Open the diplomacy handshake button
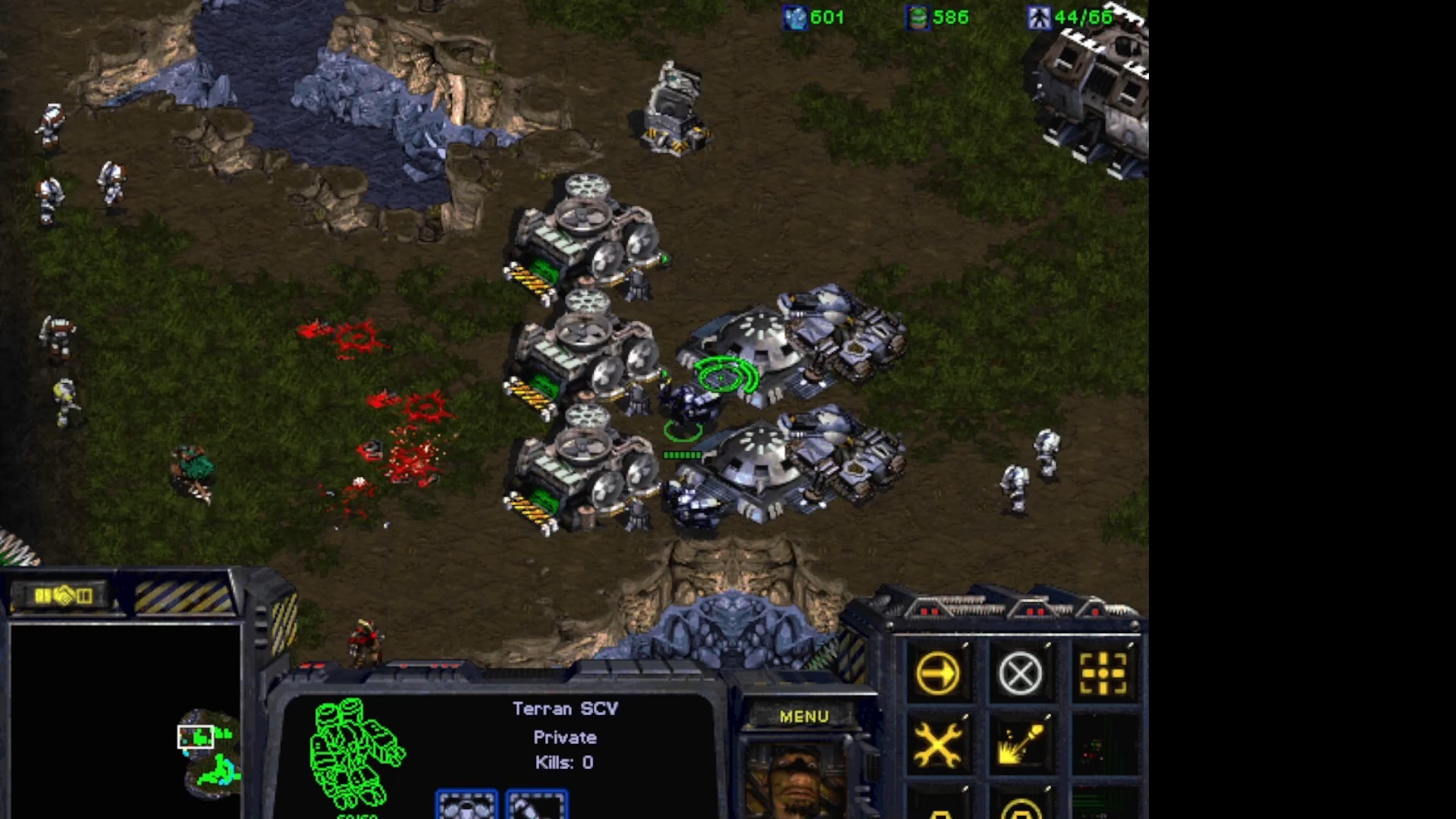 point(64,596)
